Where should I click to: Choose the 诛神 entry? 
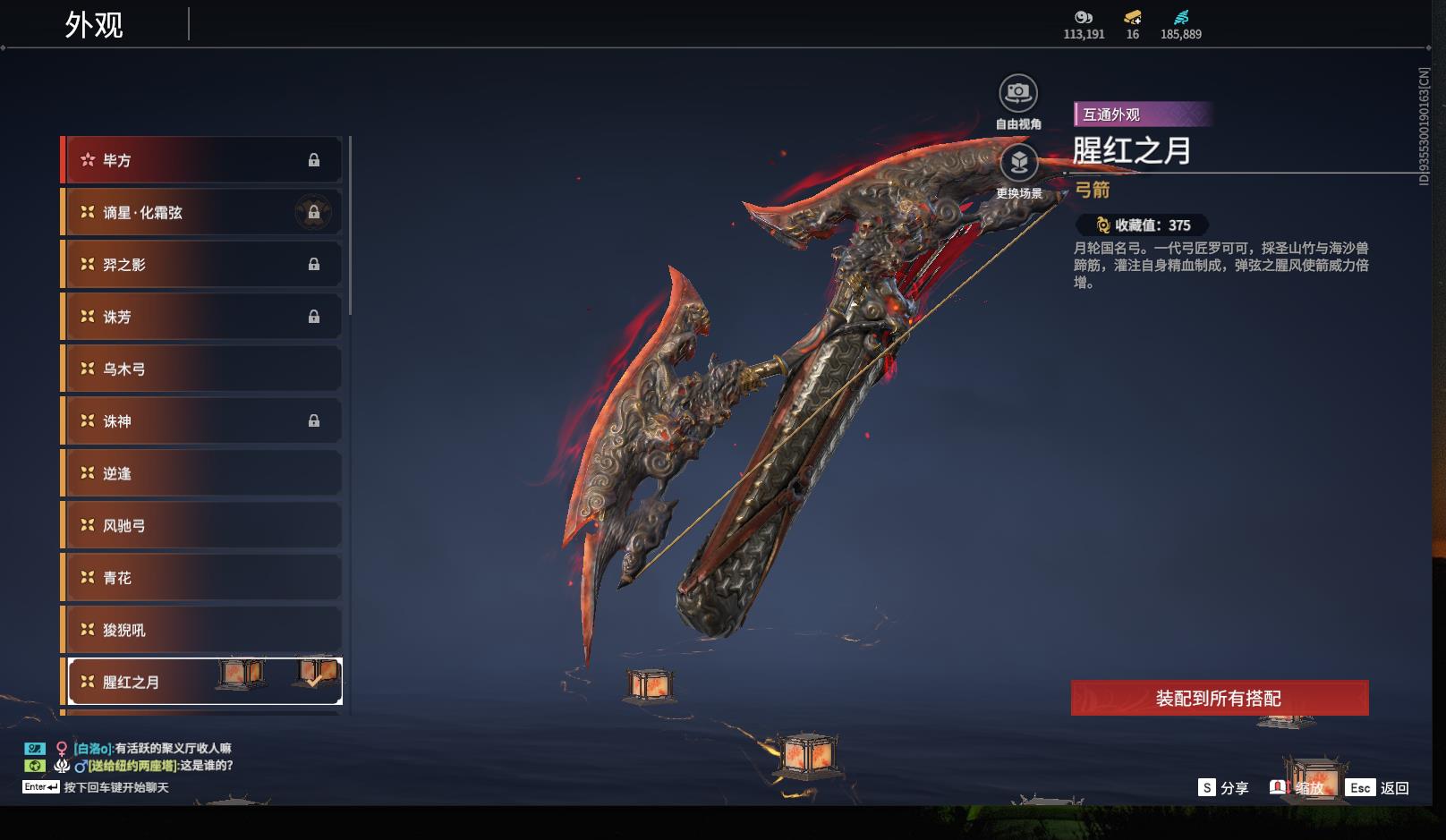[x=201, y=421]
